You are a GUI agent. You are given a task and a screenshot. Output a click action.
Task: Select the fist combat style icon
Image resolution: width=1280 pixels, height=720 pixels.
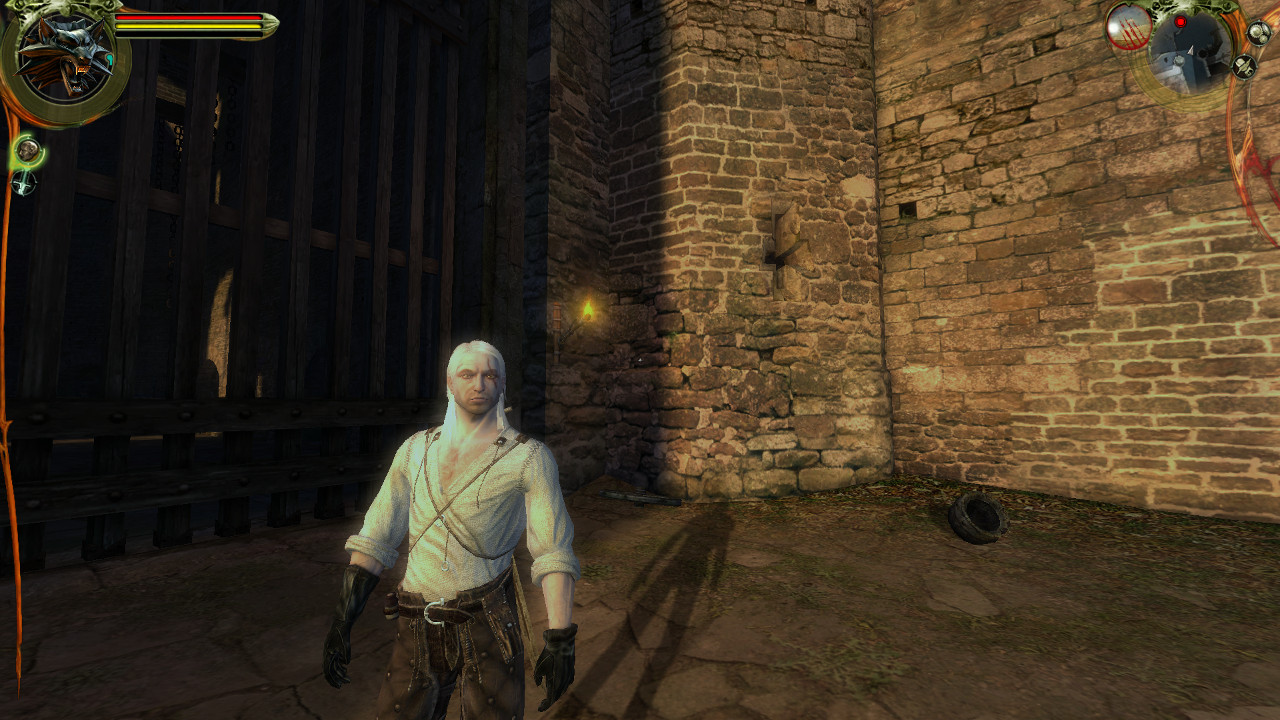[28, 151]
